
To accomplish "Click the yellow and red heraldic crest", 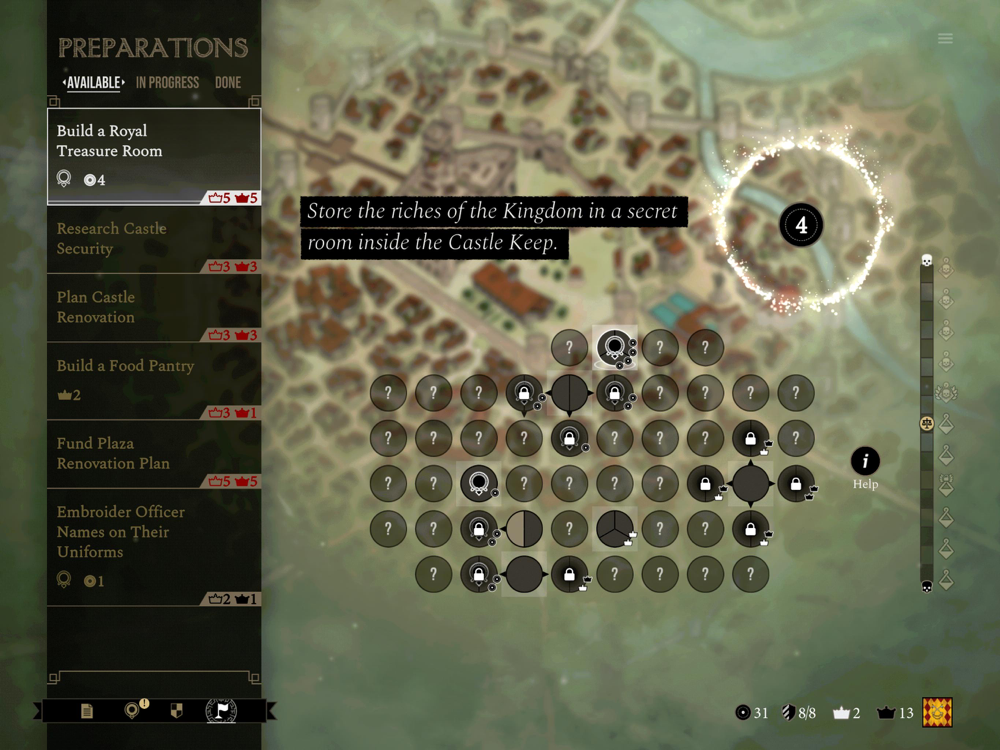I will click(937, 712).
